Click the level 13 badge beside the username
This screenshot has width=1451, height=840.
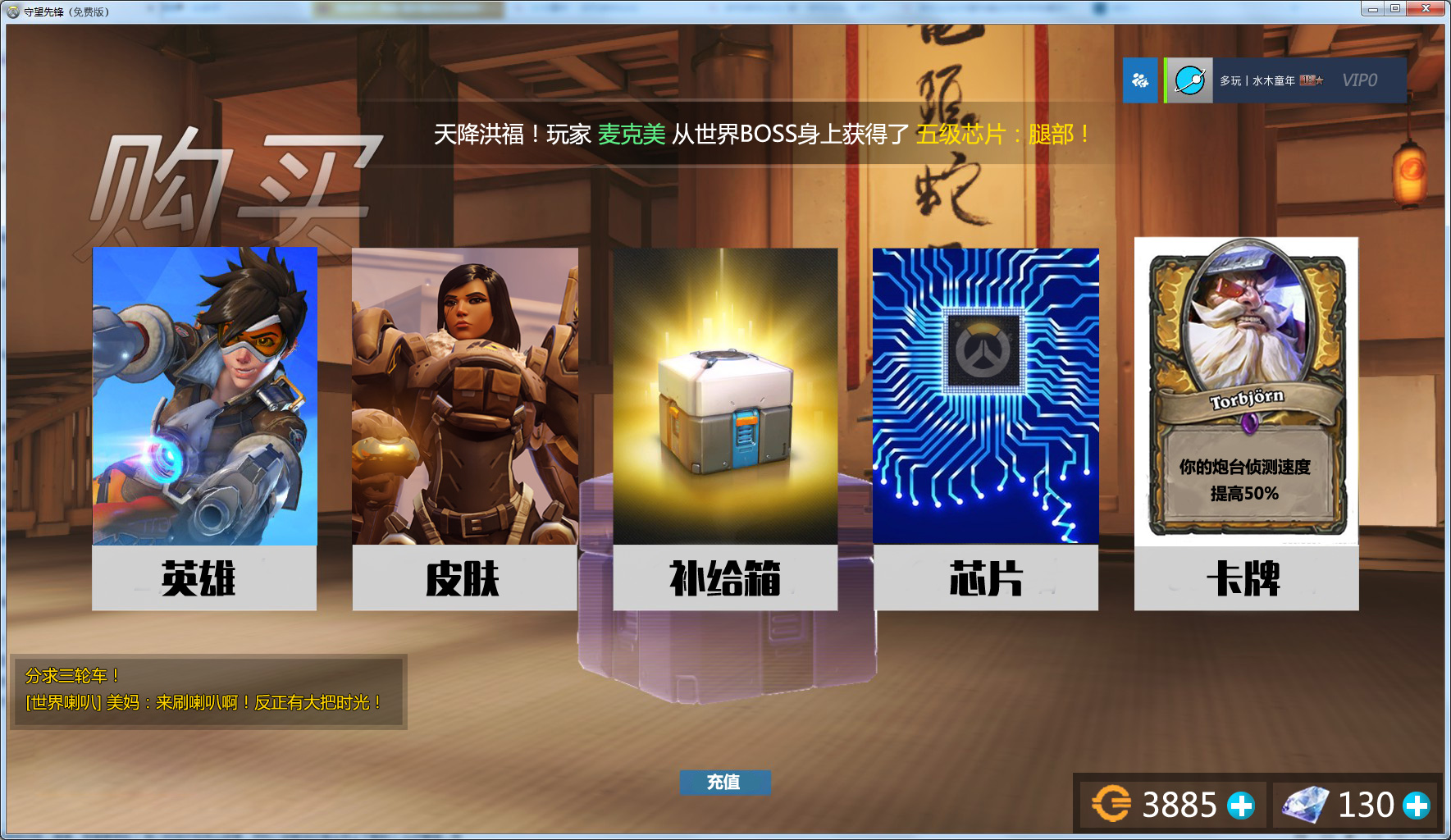tap(1308, 80)
